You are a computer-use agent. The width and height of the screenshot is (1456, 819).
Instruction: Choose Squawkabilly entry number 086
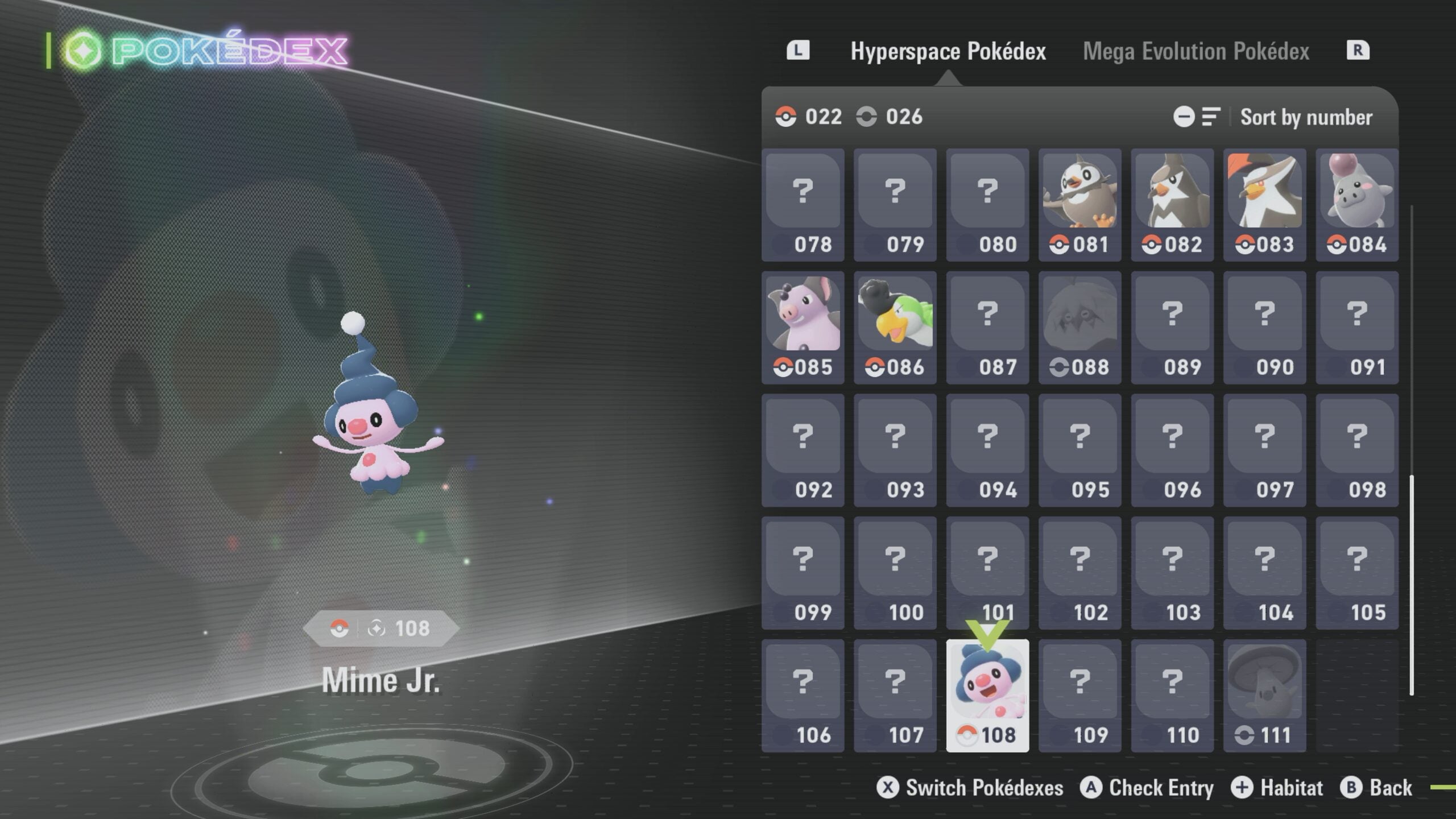click(895, 328)
